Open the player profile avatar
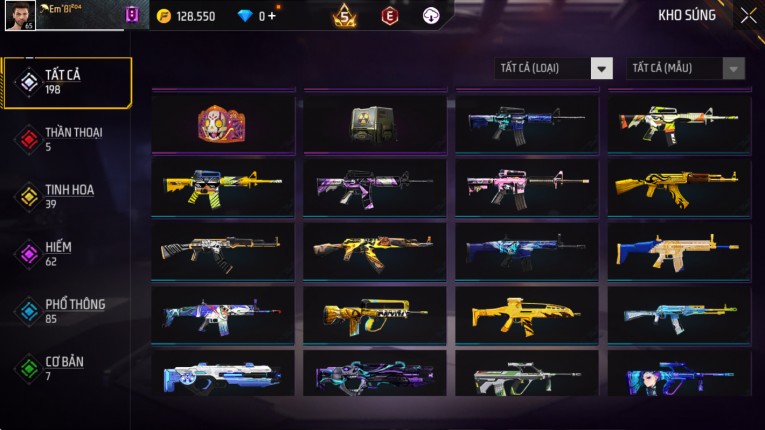The image size is (765, 430). coord(20,16)
